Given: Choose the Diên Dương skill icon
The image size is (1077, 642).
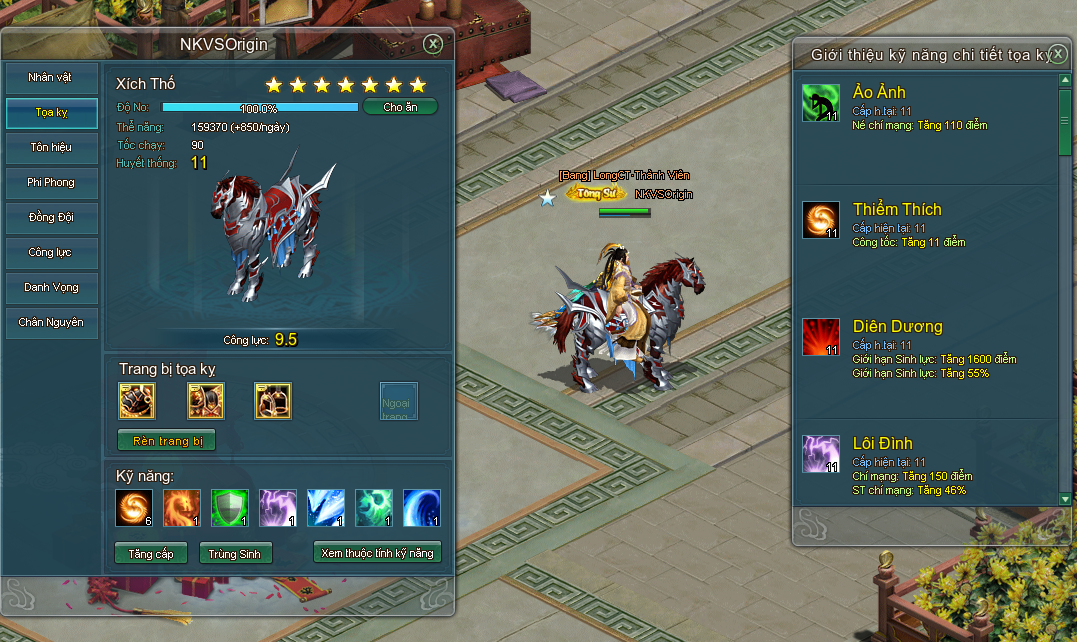Looking at the screenshot, I should coord(821,337).
